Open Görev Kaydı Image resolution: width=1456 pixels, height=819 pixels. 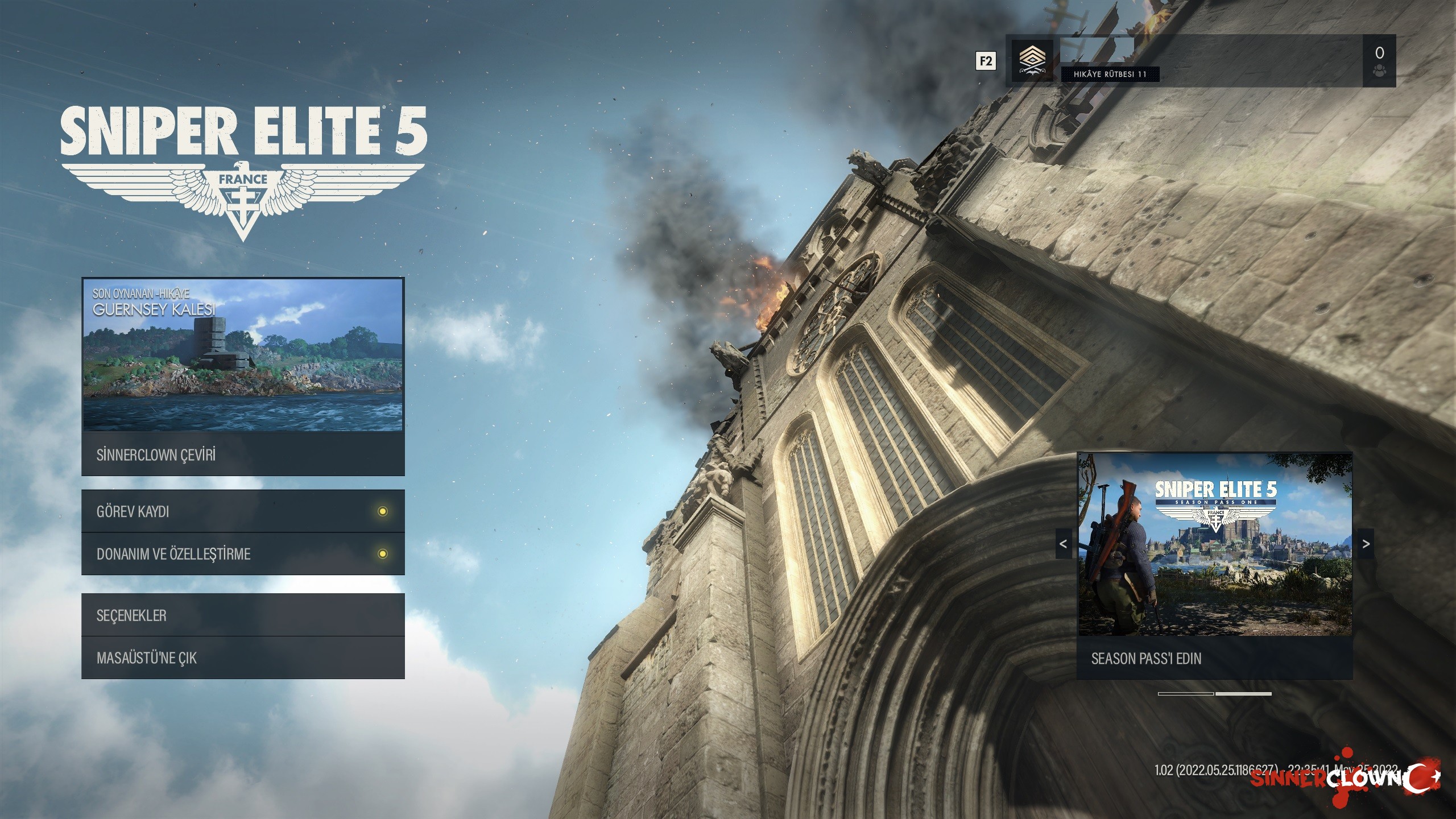click(x=243, y=511)
